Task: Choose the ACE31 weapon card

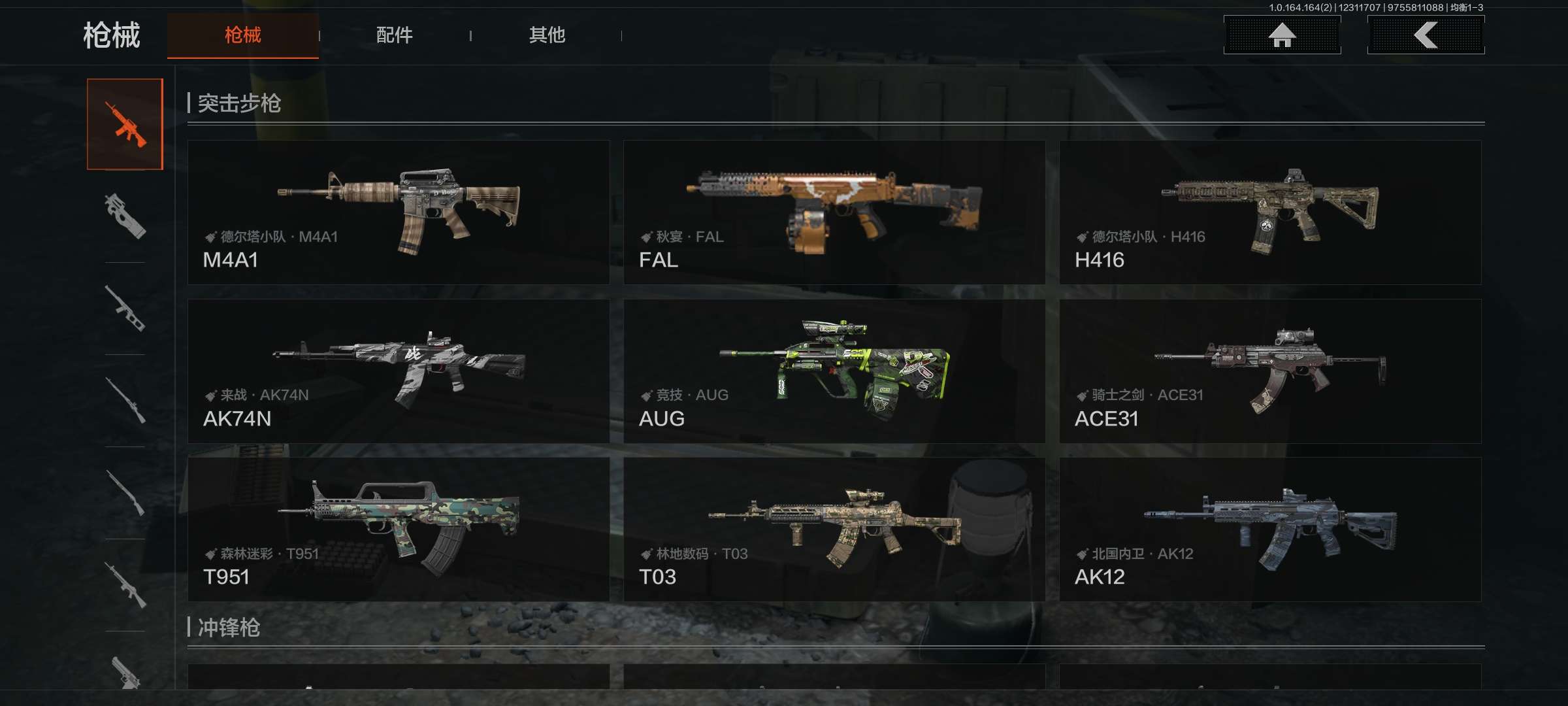Action: (1270, 371)
